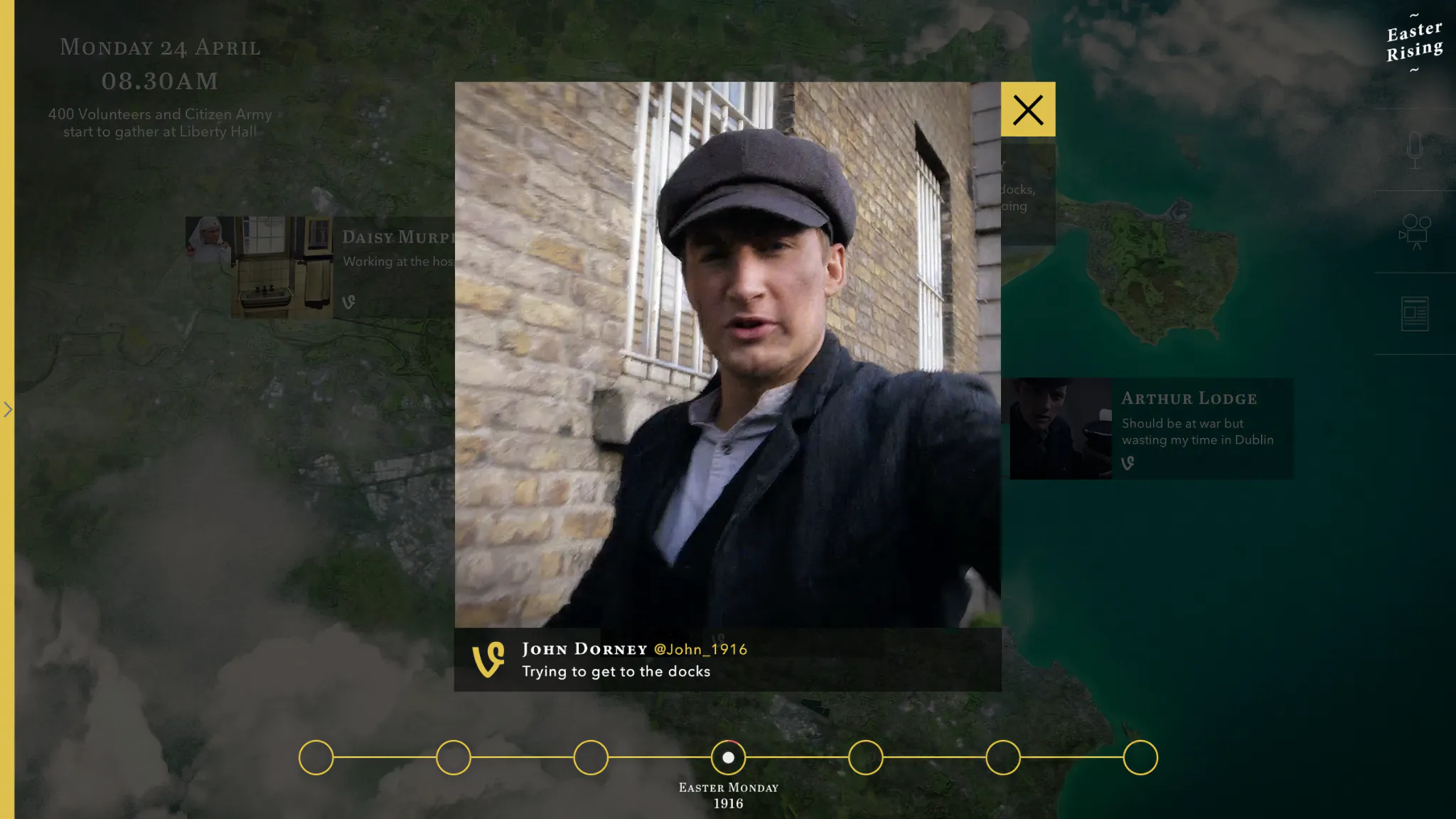Click the microphone icon in the sidebar
Viewport: 1456px width, 819px height.
(1415, 149)
